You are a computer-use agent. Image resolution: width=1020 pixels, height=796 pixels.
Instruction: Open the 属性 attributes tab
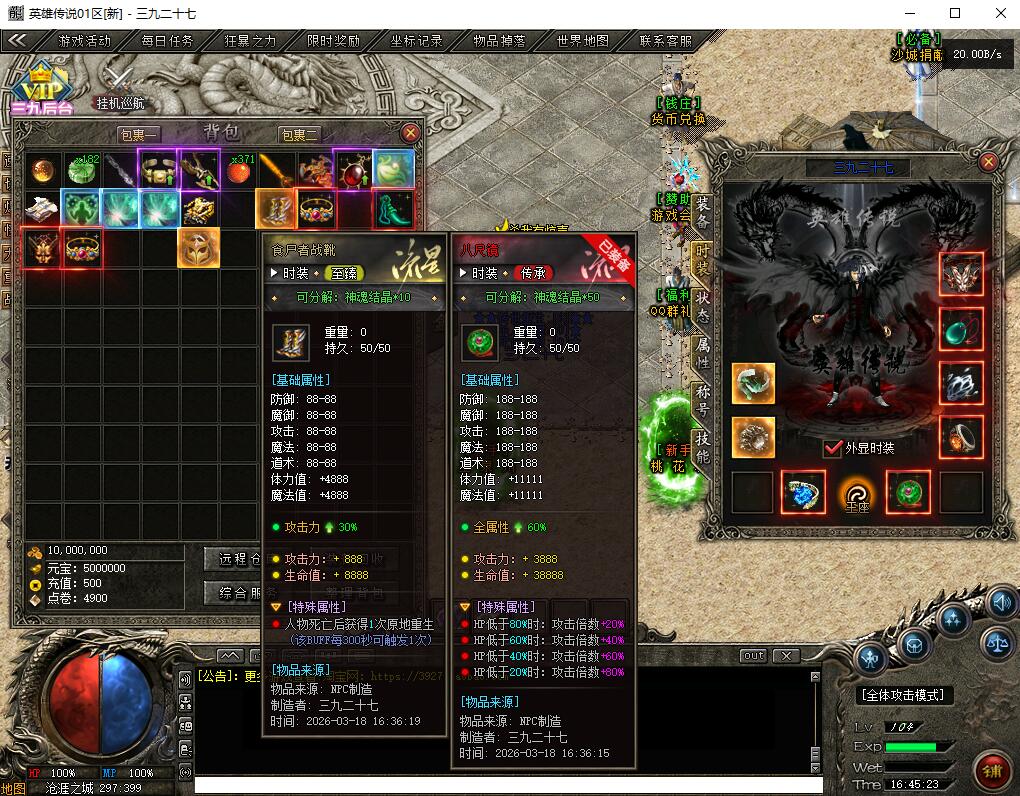pyautogui.click(x=703, y=352)
